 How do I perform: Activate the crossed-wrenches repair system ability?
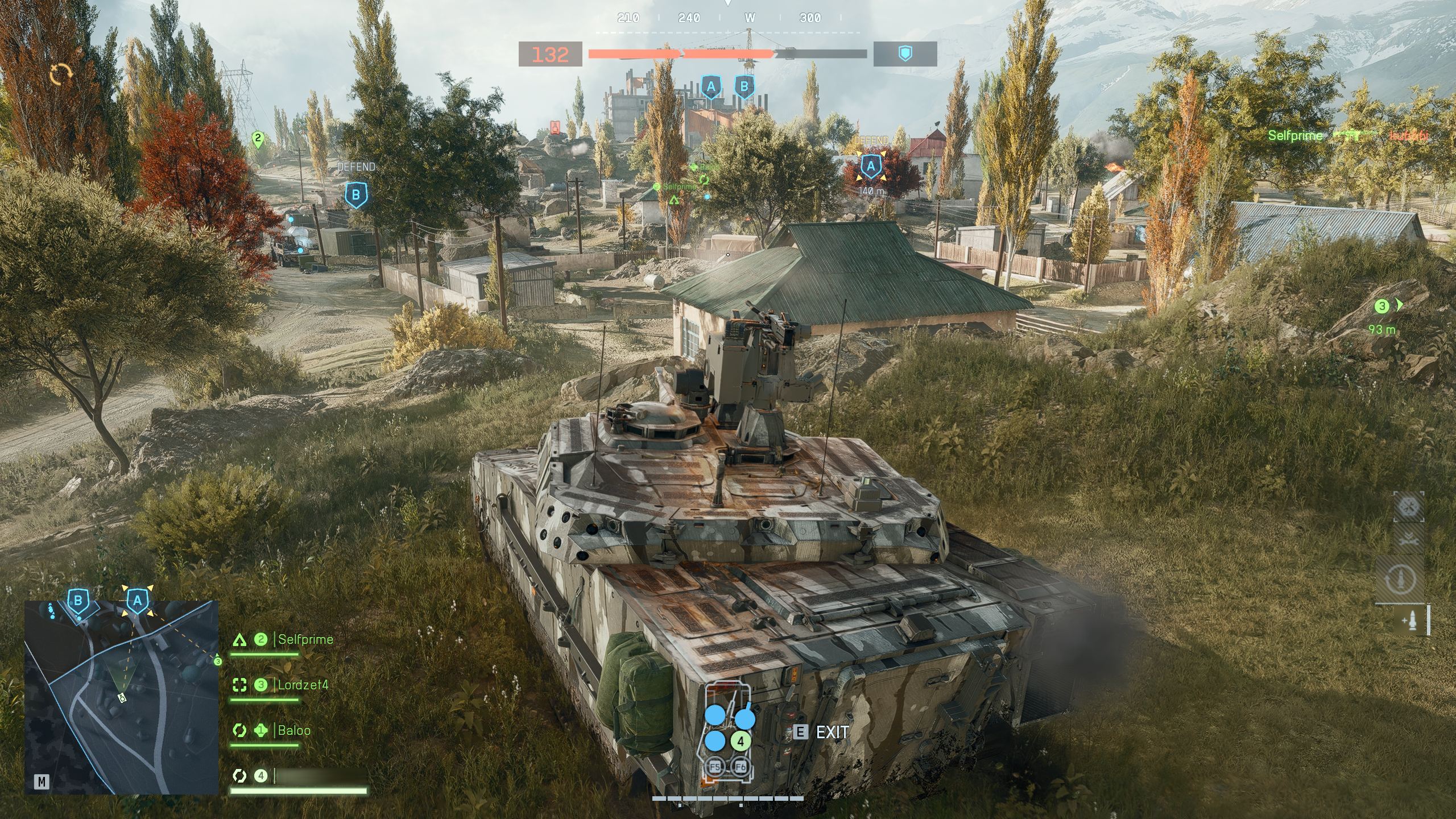(x=1408, y=506)
